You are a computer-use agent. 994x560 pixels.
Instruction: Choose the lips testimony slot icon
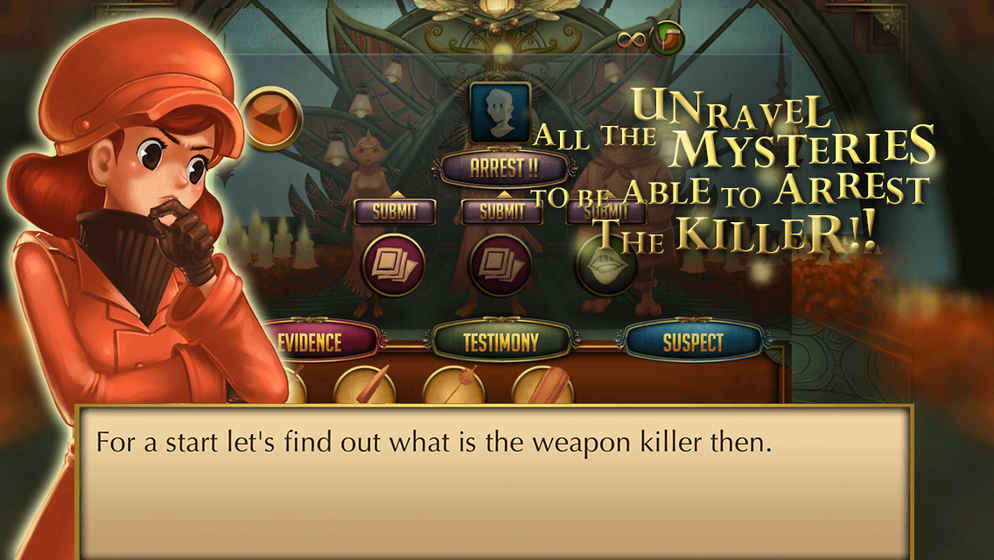point(606,264)
